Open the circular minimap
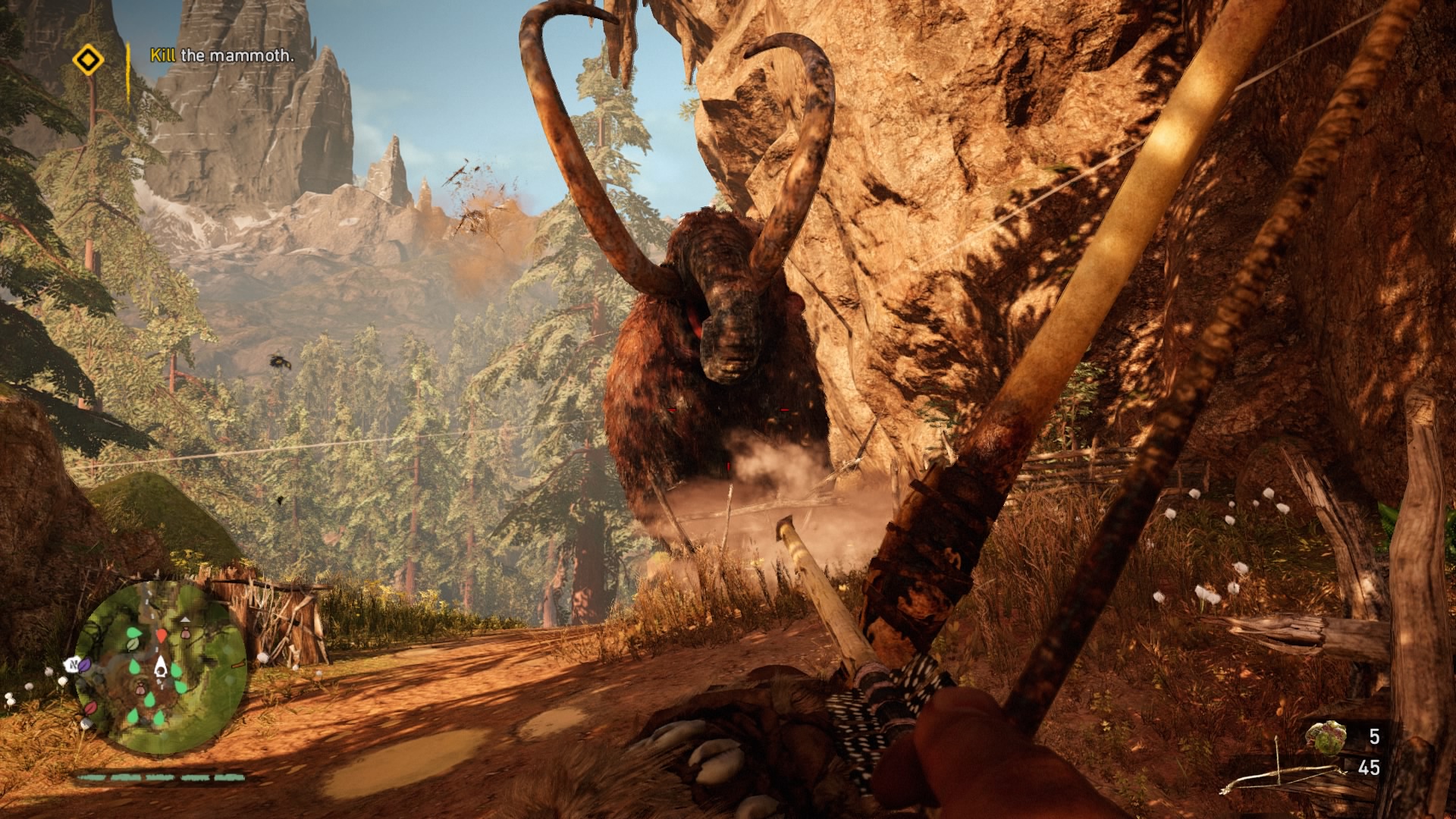Screen dimensions: 1456x819 tap(161, 667)
